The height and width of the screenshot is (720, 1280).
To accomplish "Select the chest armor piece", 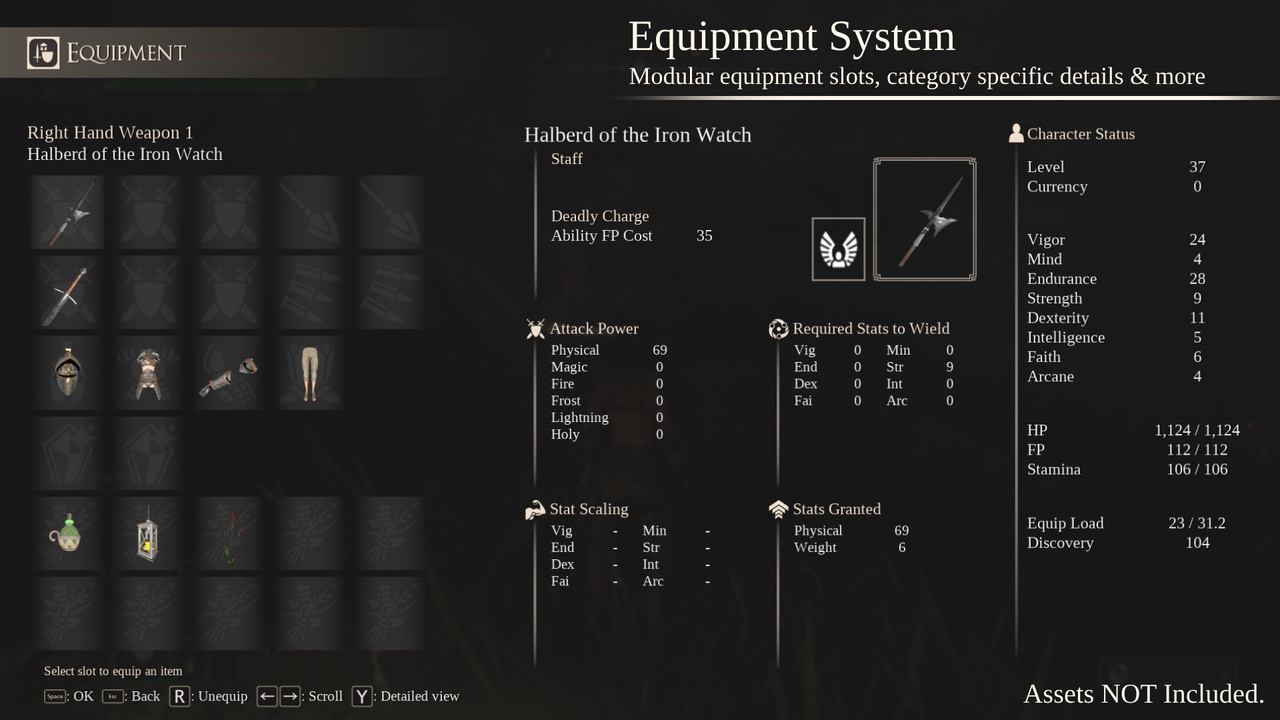I will coord(148,372).
